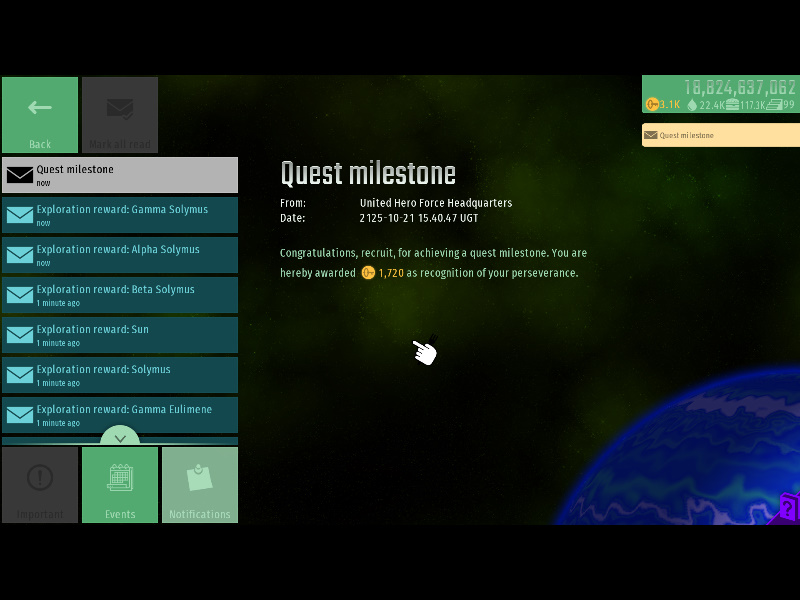Open the Quest milestone message in the list
Screen dimensions: 800x600
click(120, 175)
